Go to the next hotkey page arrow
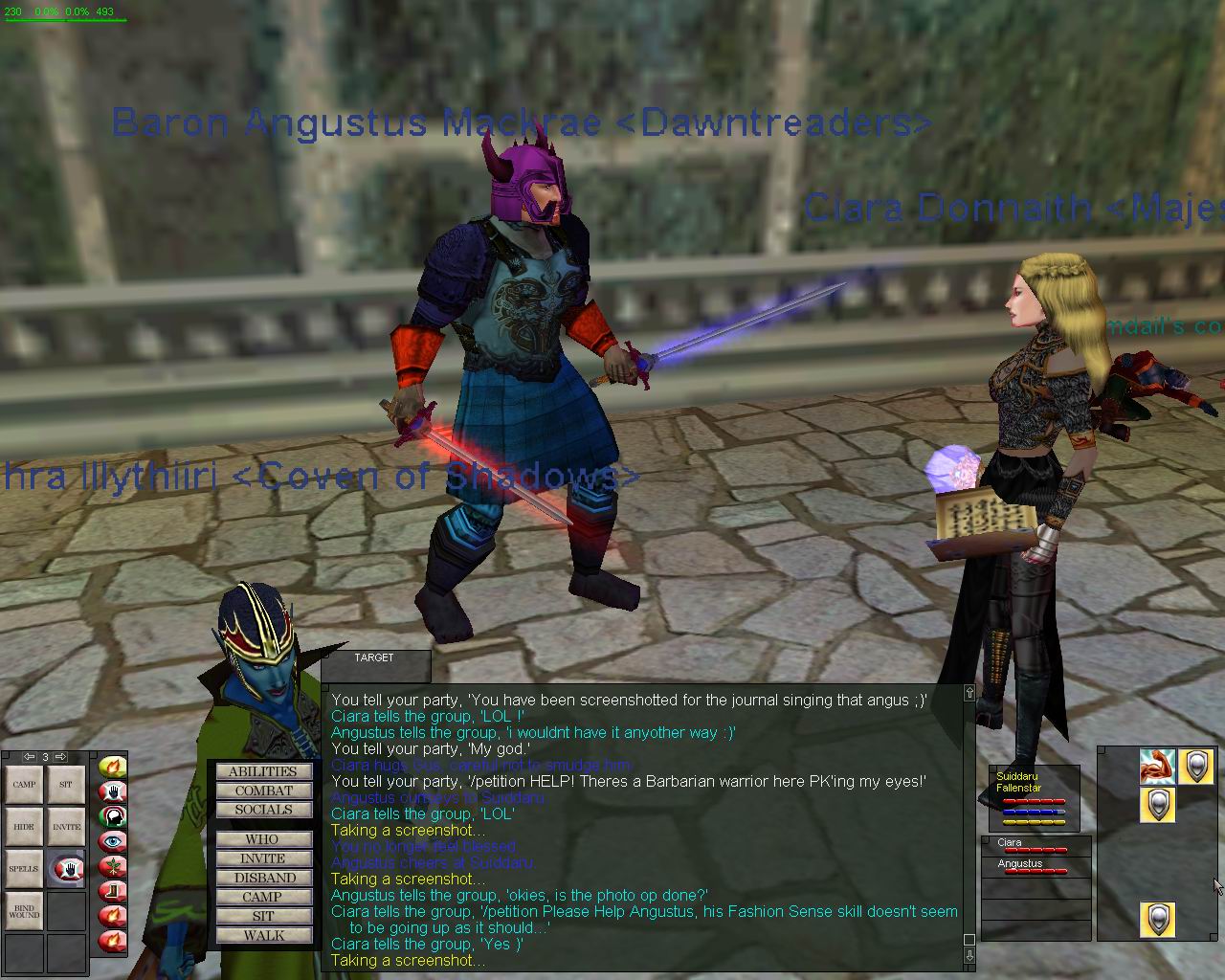The image size is (1225, 980). 60,757
